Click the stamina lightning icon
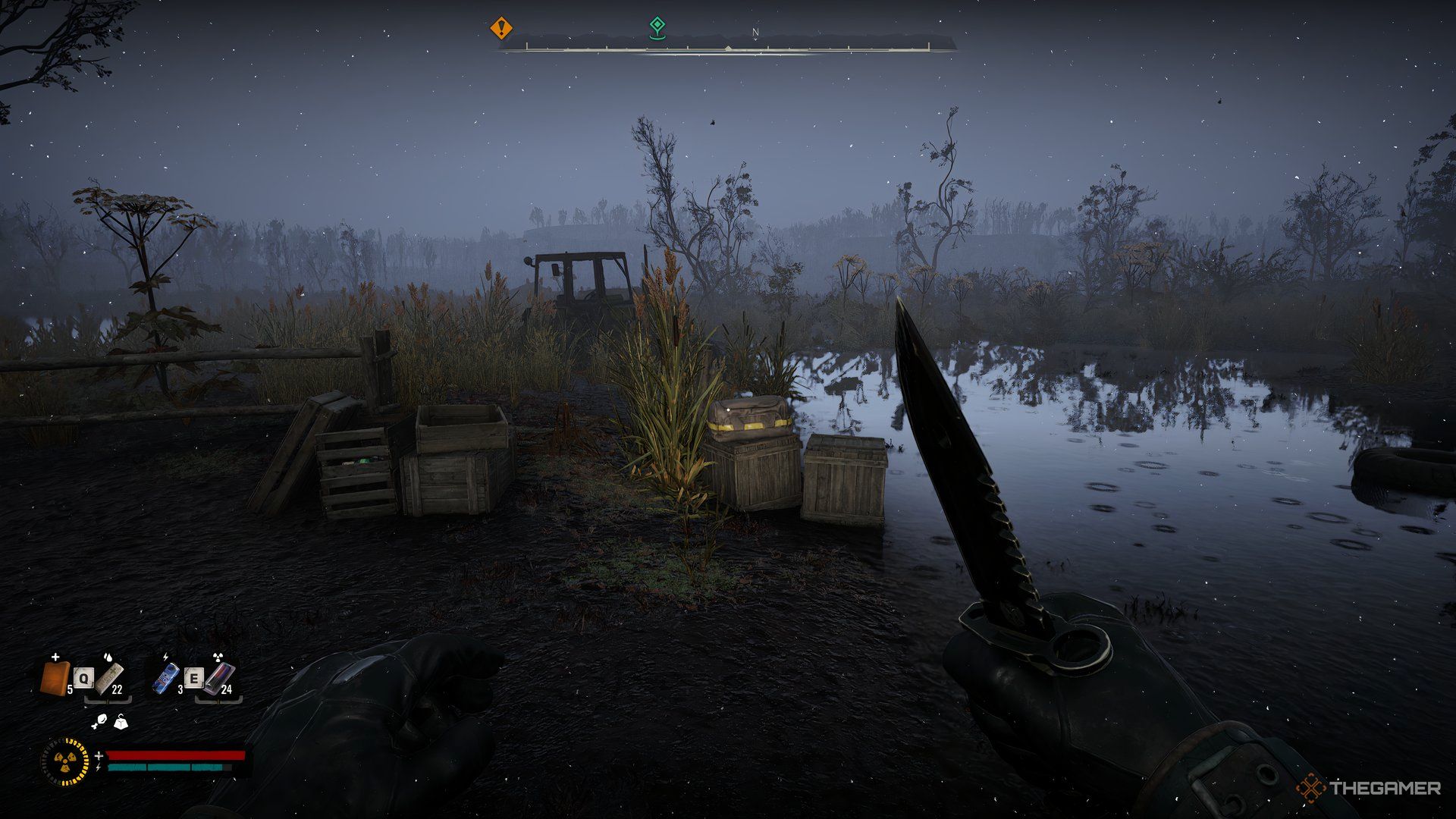 pos(98,768)
